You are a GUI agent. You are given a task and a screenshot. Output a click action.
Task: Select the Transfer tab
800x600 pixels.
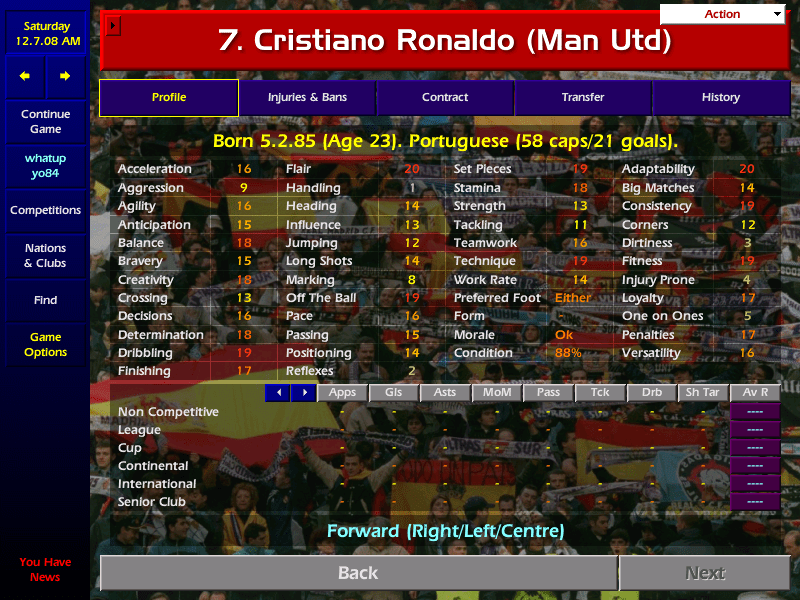point(583,98)
